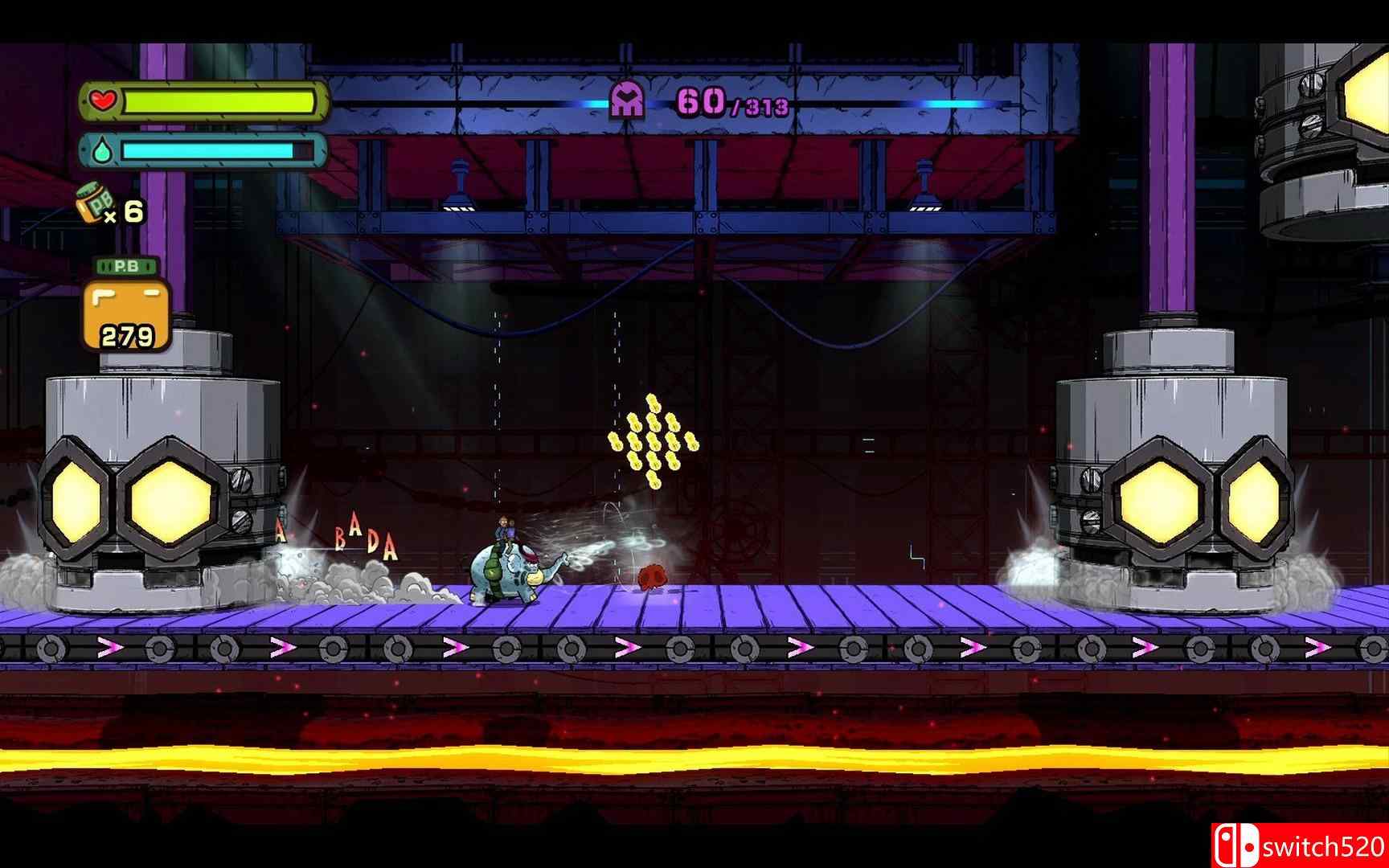Select the water droplet icon beside the blue gauge

101,149
